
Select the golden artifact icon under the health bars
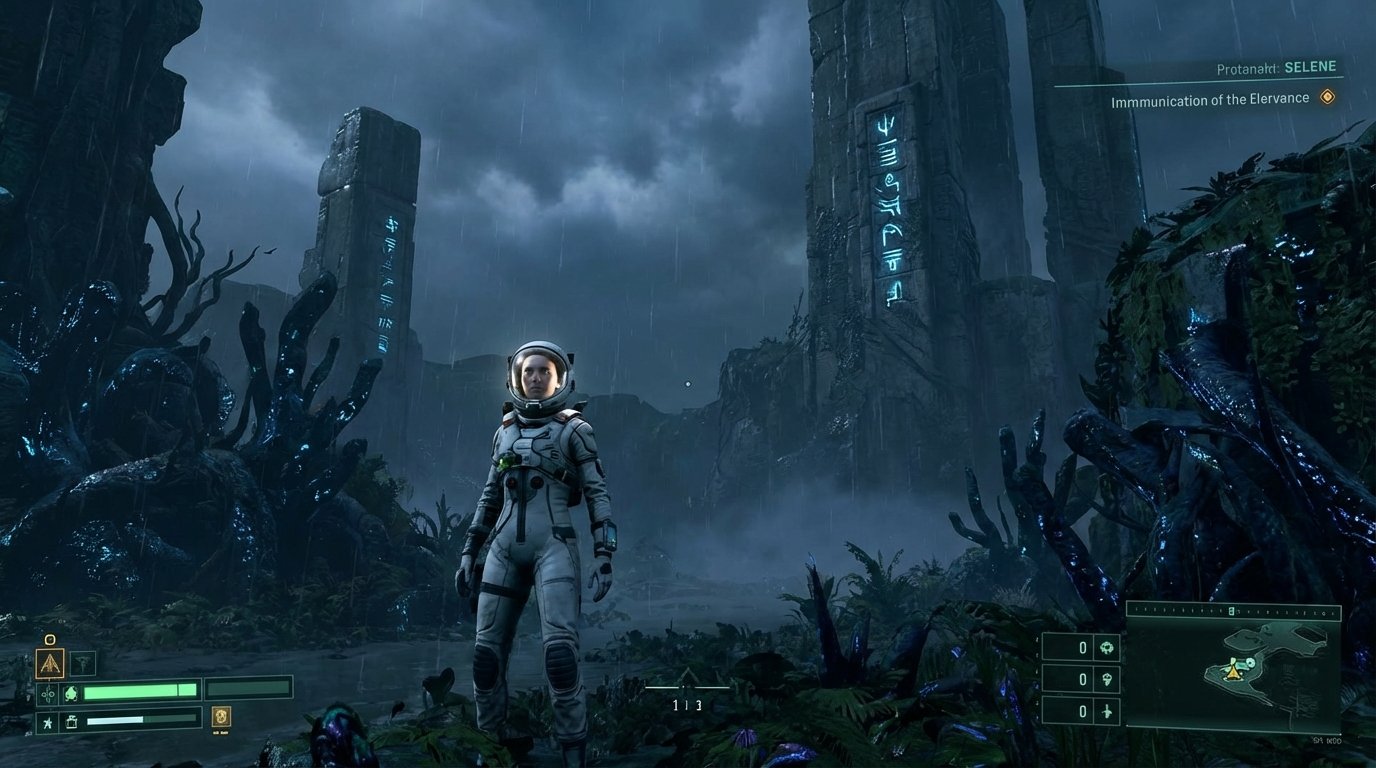click(222, 718)
